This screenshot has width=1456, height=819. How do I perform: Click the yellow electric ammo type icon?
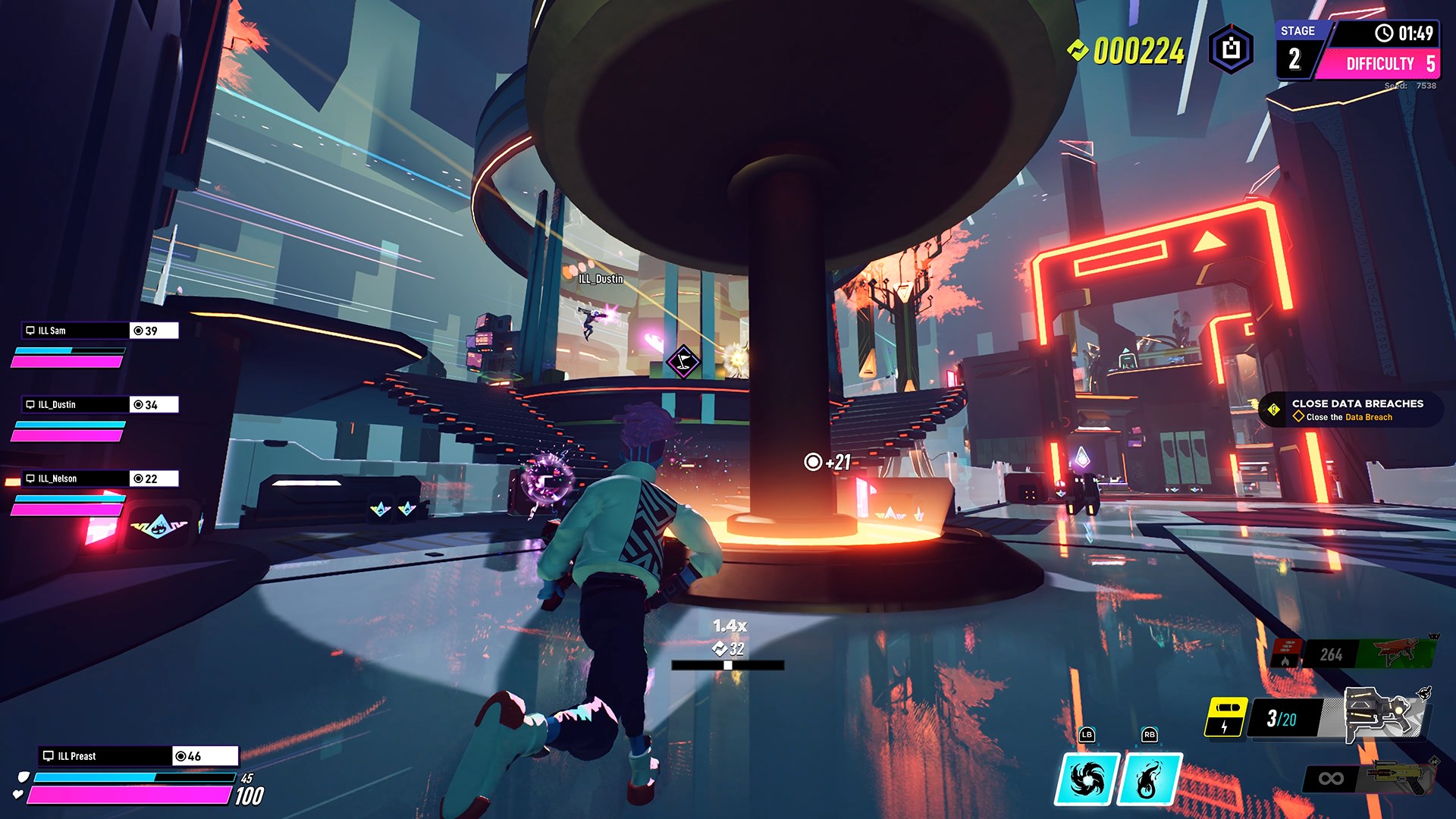[1225, 717]
